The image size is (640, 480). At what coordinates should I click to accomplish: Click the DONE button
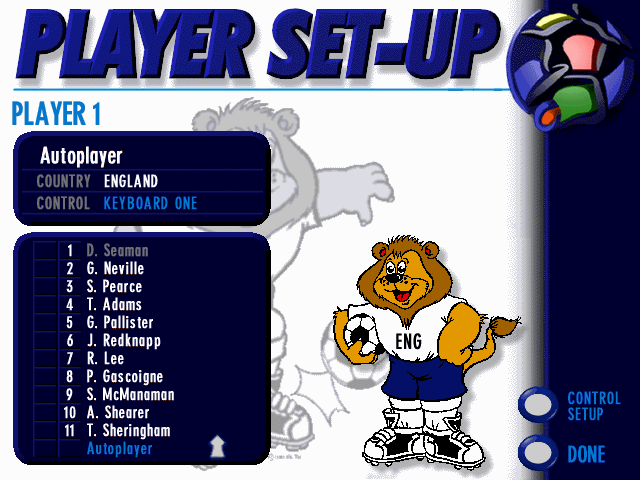(x=540, y=453)
